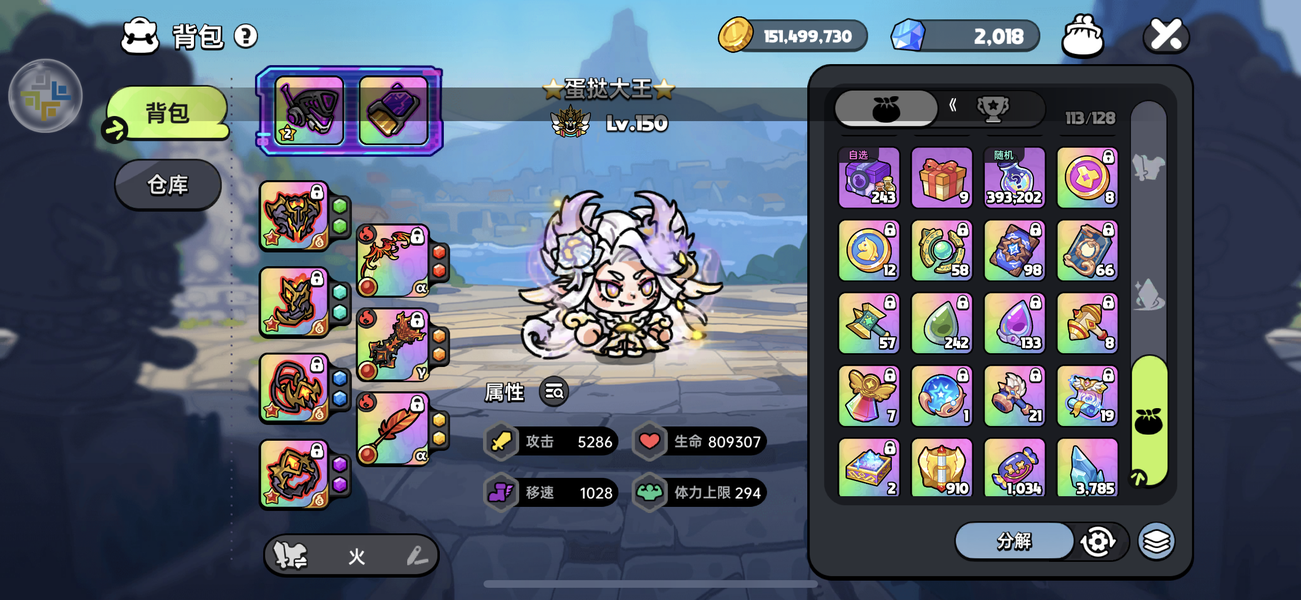Open the 仓库 storage tab
Screen dimensions: 1301x600
click(167, 185)
